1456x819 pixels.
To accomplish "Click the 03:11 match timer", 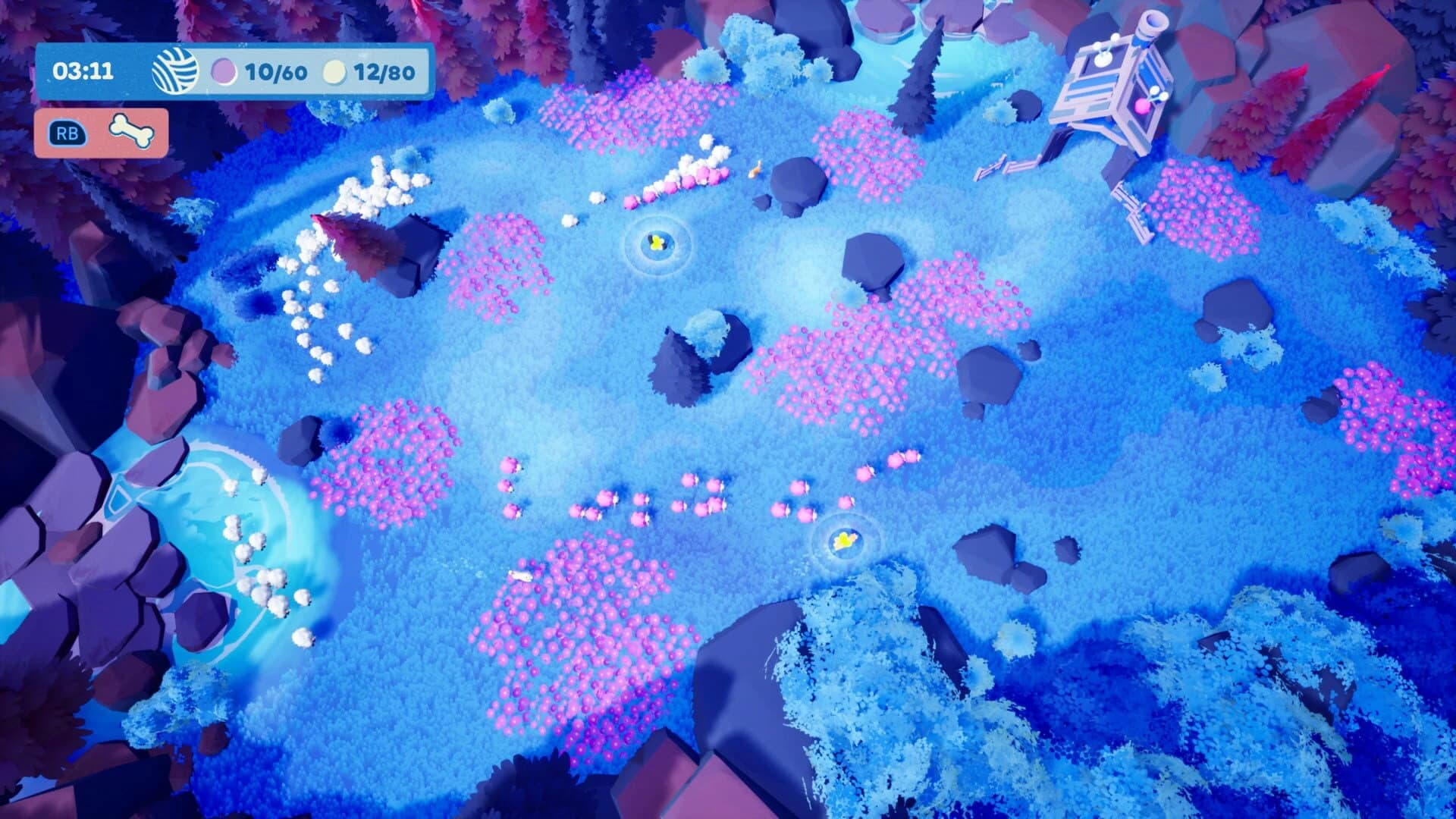I will click(83, 71).
